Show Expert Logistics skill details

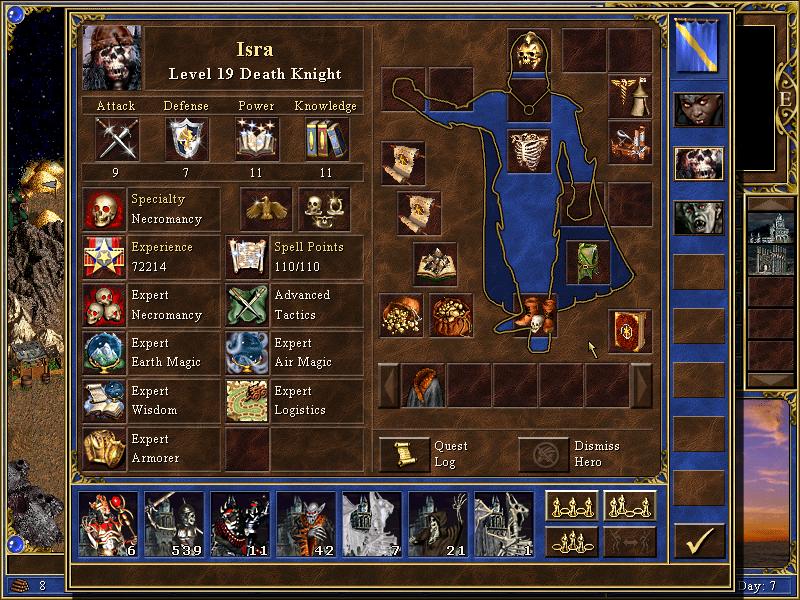click(x=248, y=401)
